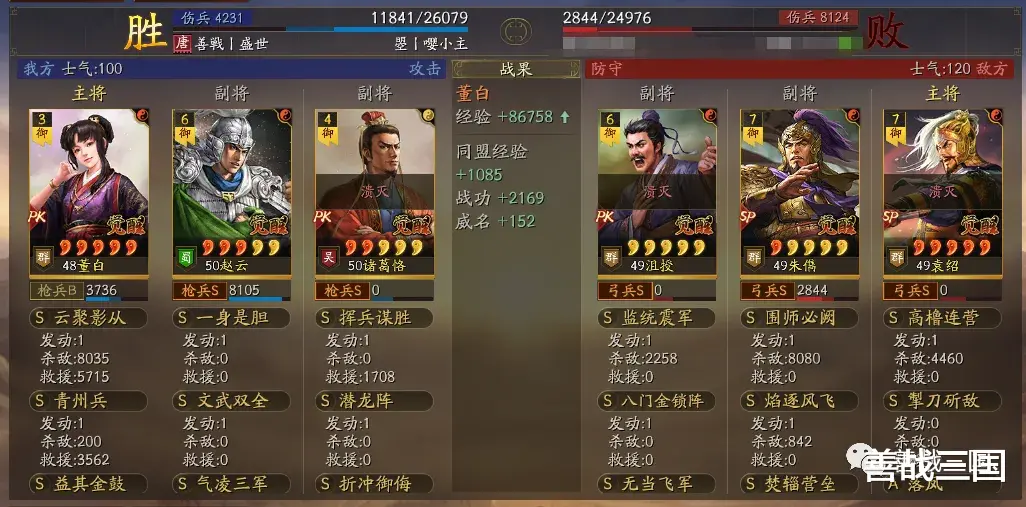
Task: Show the 围师必阙 tactic details
Action: [x=799, y=318]
